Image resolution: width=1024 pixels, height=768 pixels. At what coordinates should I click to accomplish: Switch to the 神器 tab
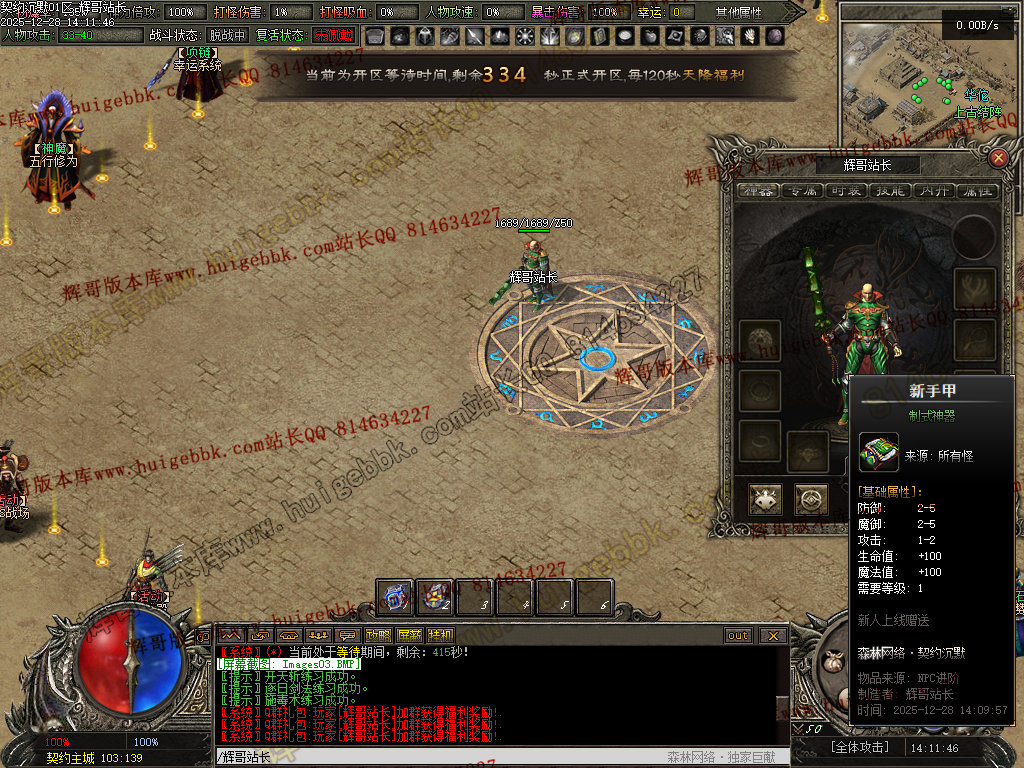[758, 190]
